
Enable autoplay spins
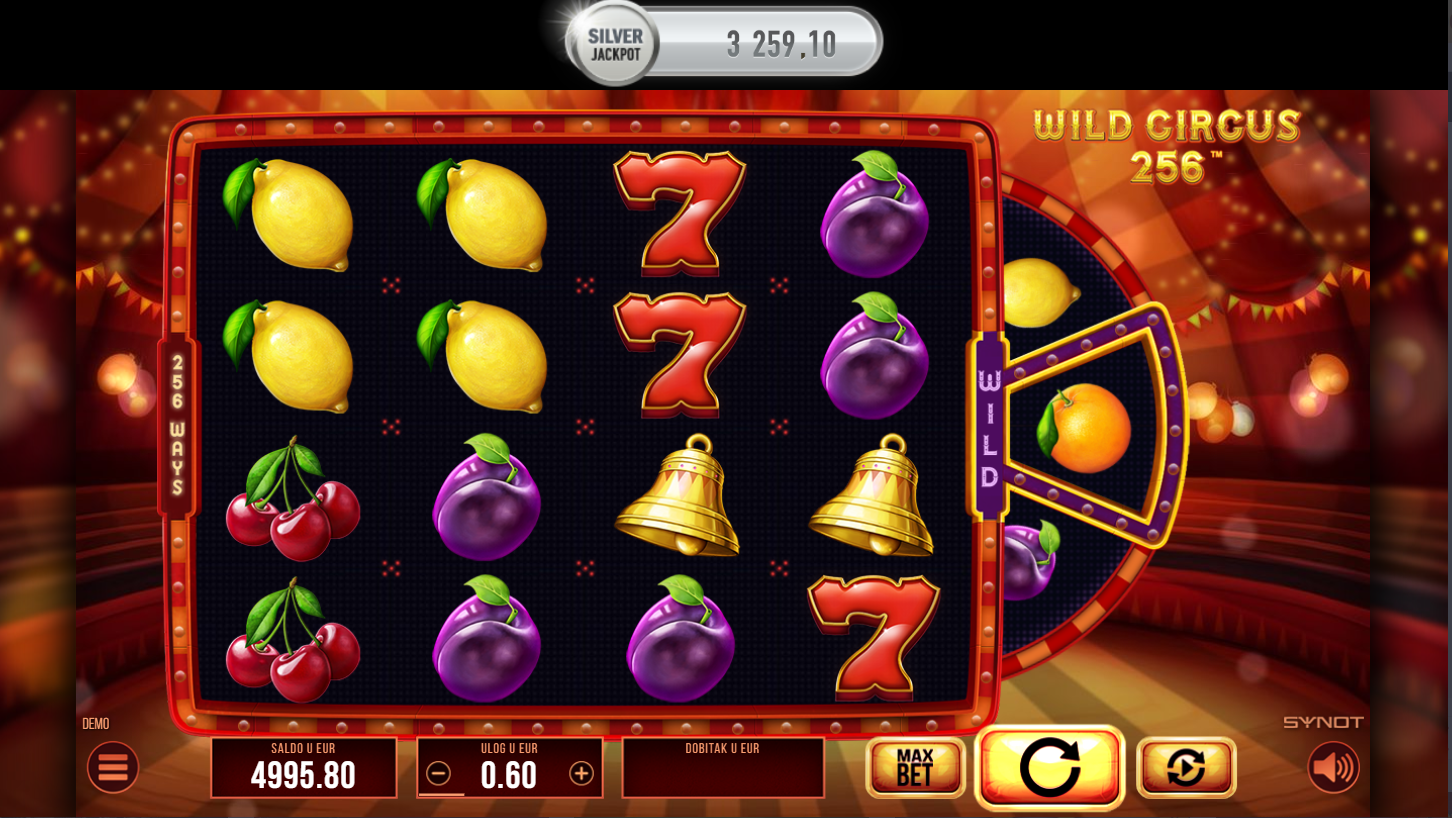click(x=1186, y=767)
